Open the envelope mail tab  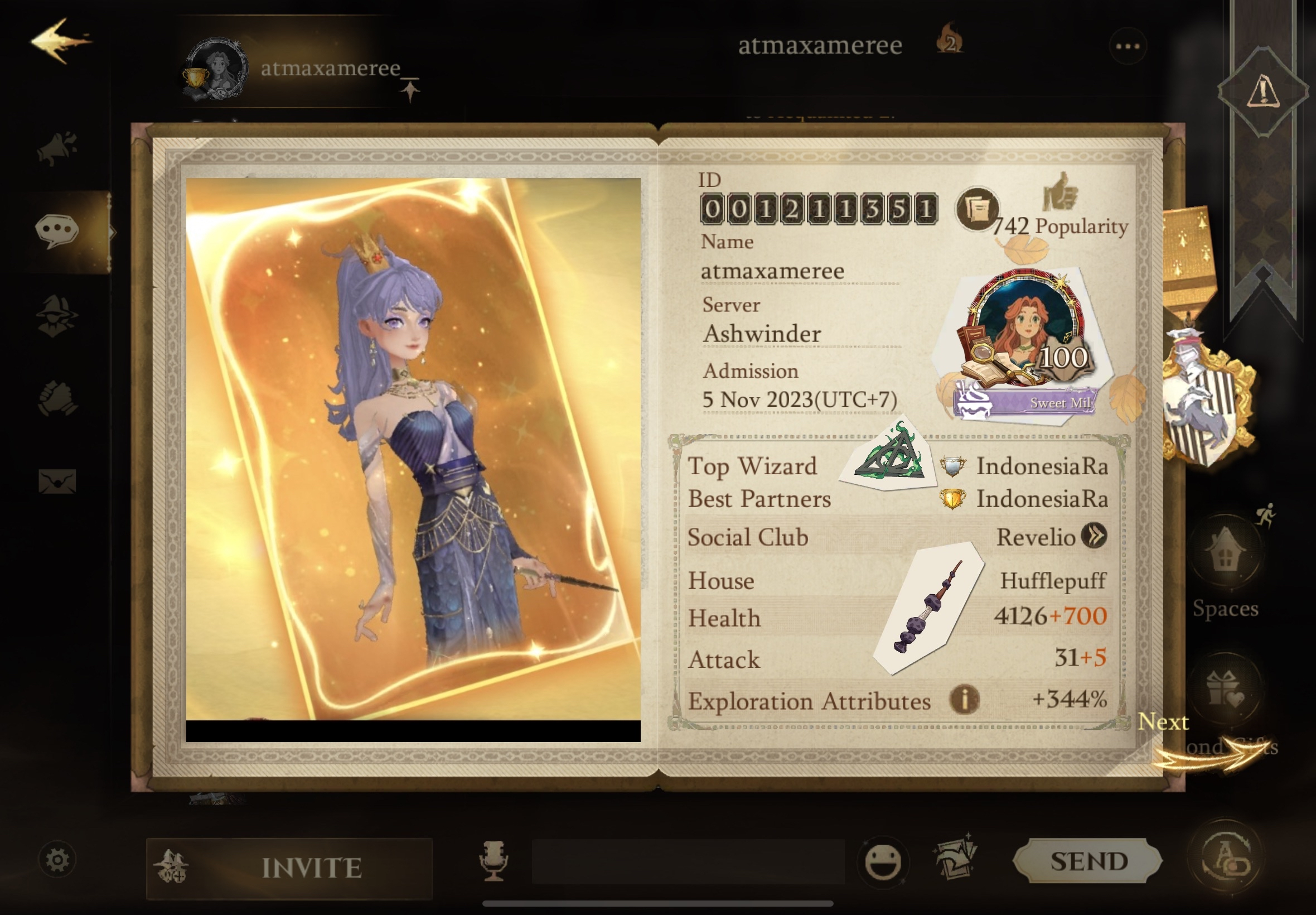(57, 481)
